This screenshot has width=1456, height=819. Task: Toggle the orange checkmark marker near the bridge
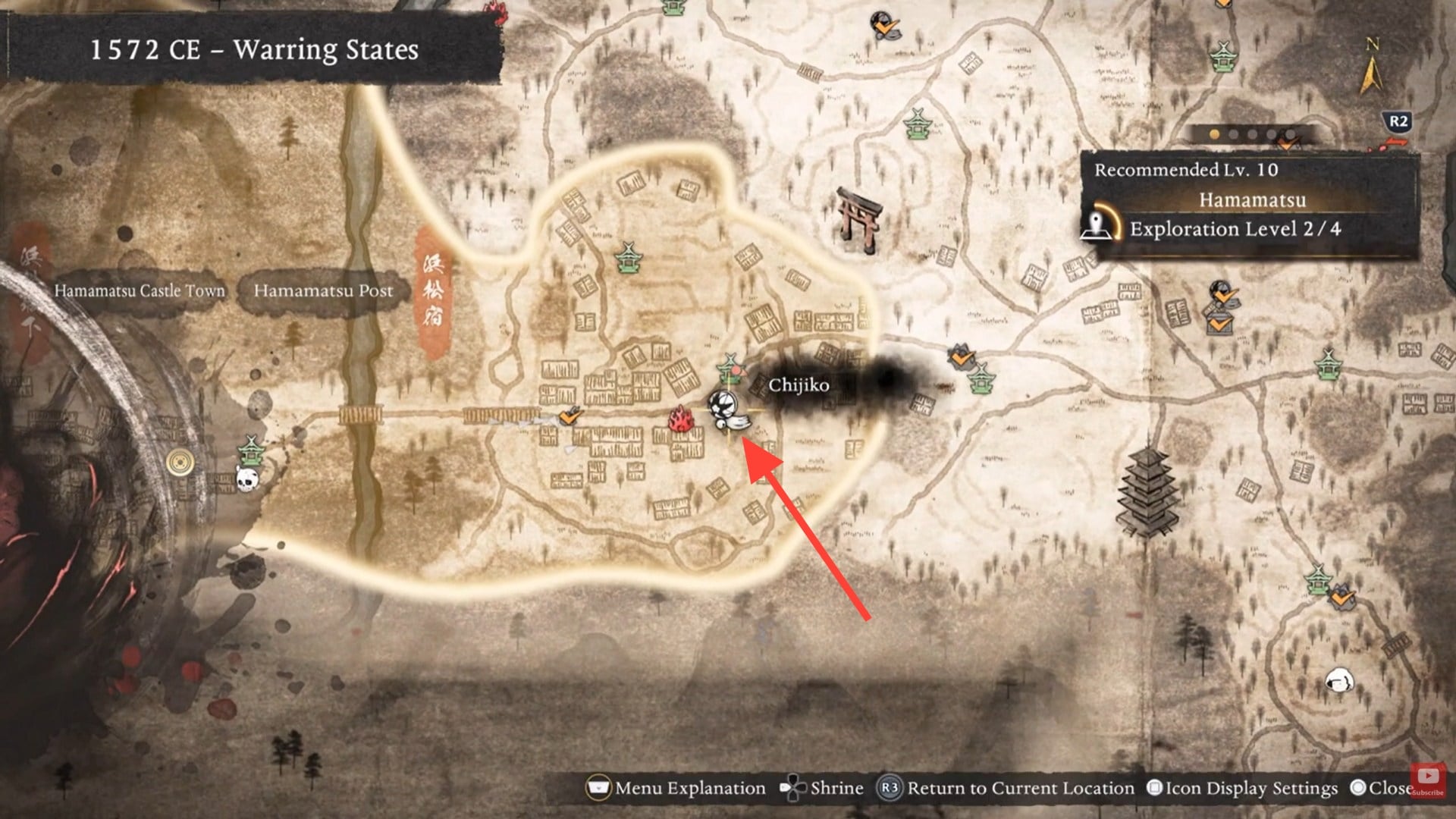tap(569, 416)
